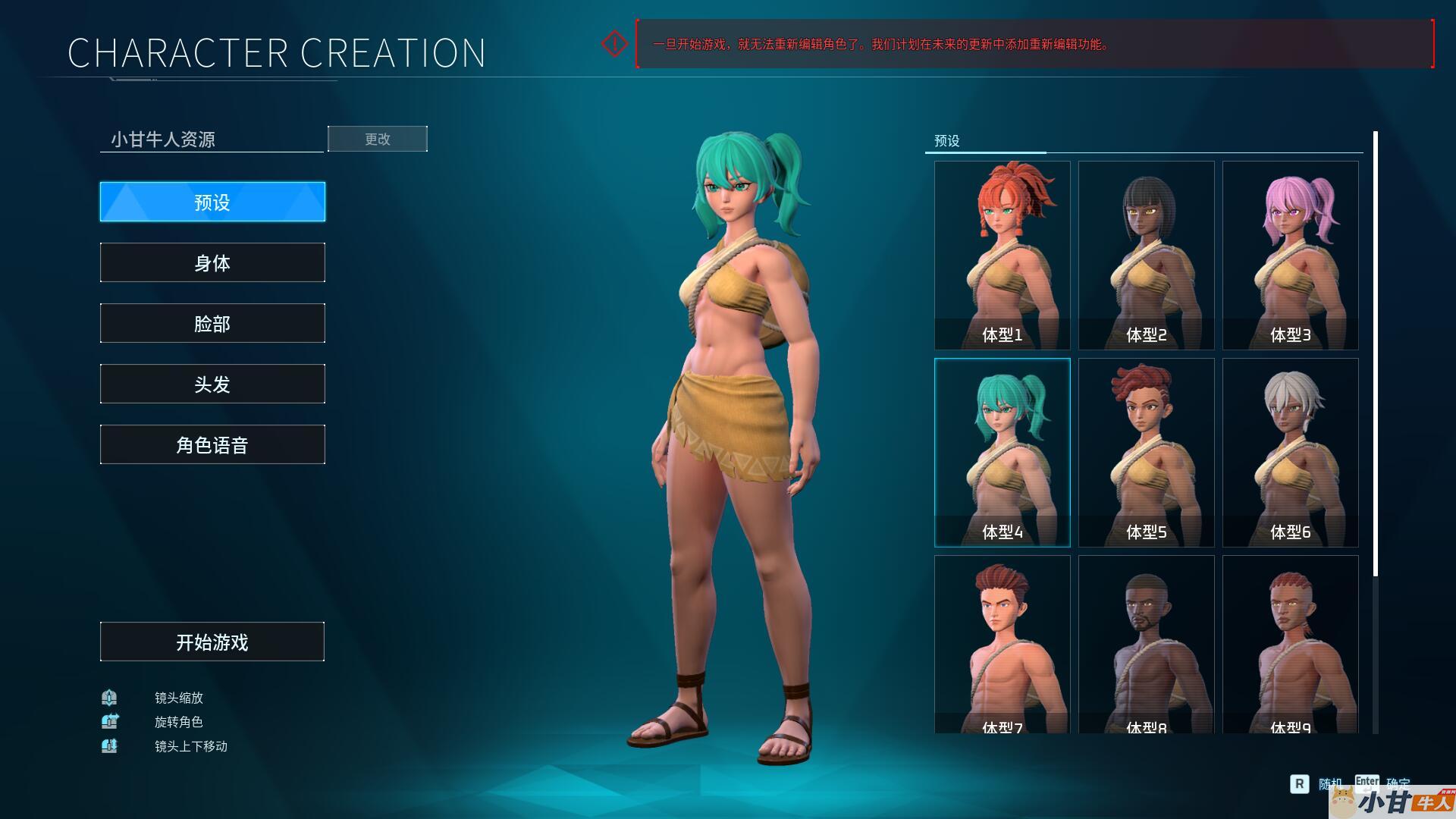Choose preset 体型5 with red curly hair

pyautogui.click(x=1146, y=452)
